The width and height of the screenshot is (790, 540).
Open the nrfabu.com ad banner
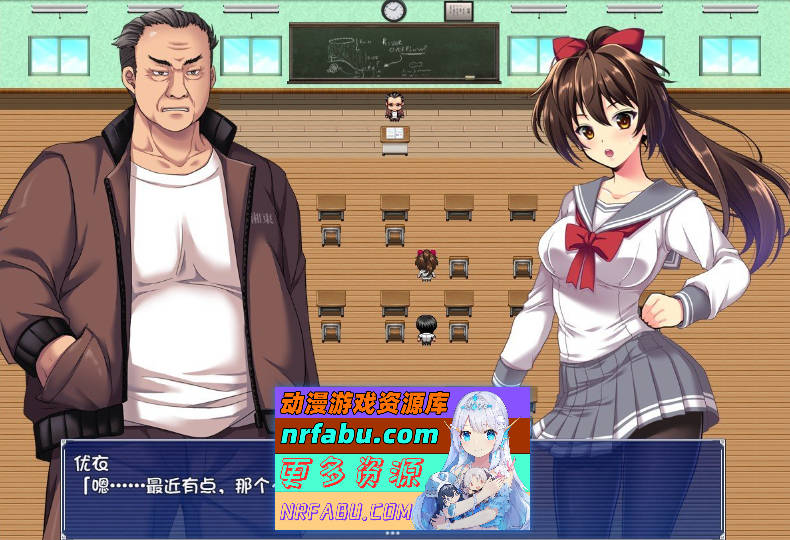coord(401,458)
